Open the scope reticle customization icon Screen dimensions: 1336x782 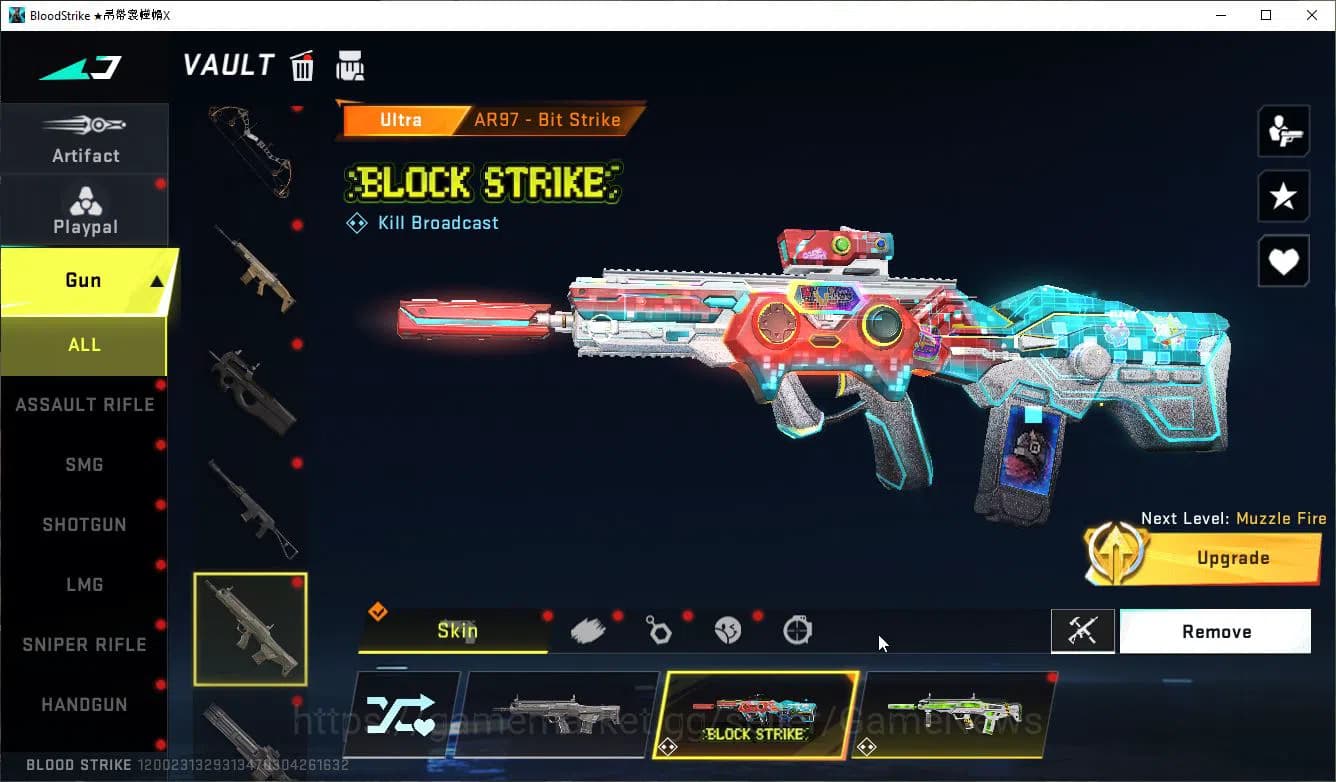tap(795, 629)
